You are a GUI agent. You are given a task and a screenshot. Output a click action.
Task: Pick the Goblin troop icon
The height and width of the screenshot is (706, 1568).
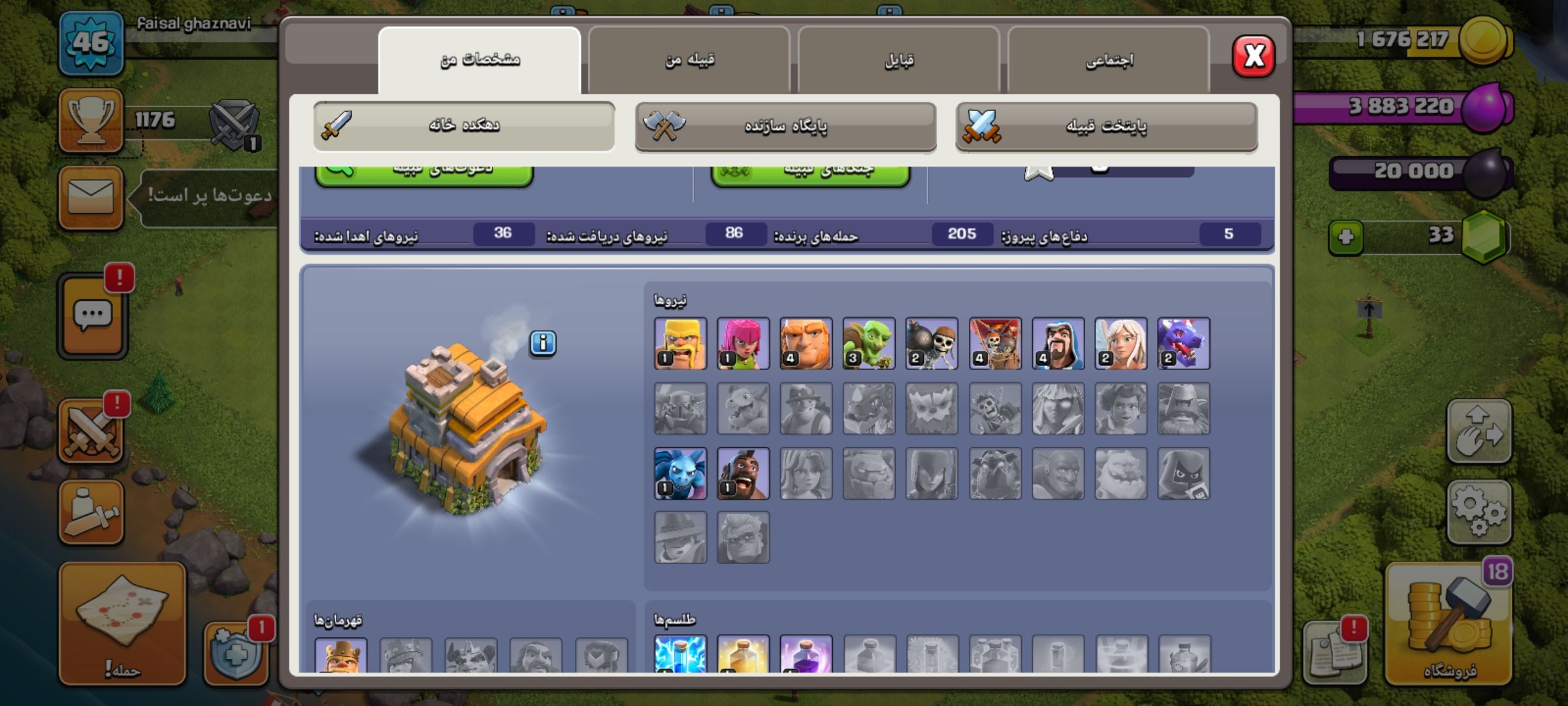coord(868,344)
